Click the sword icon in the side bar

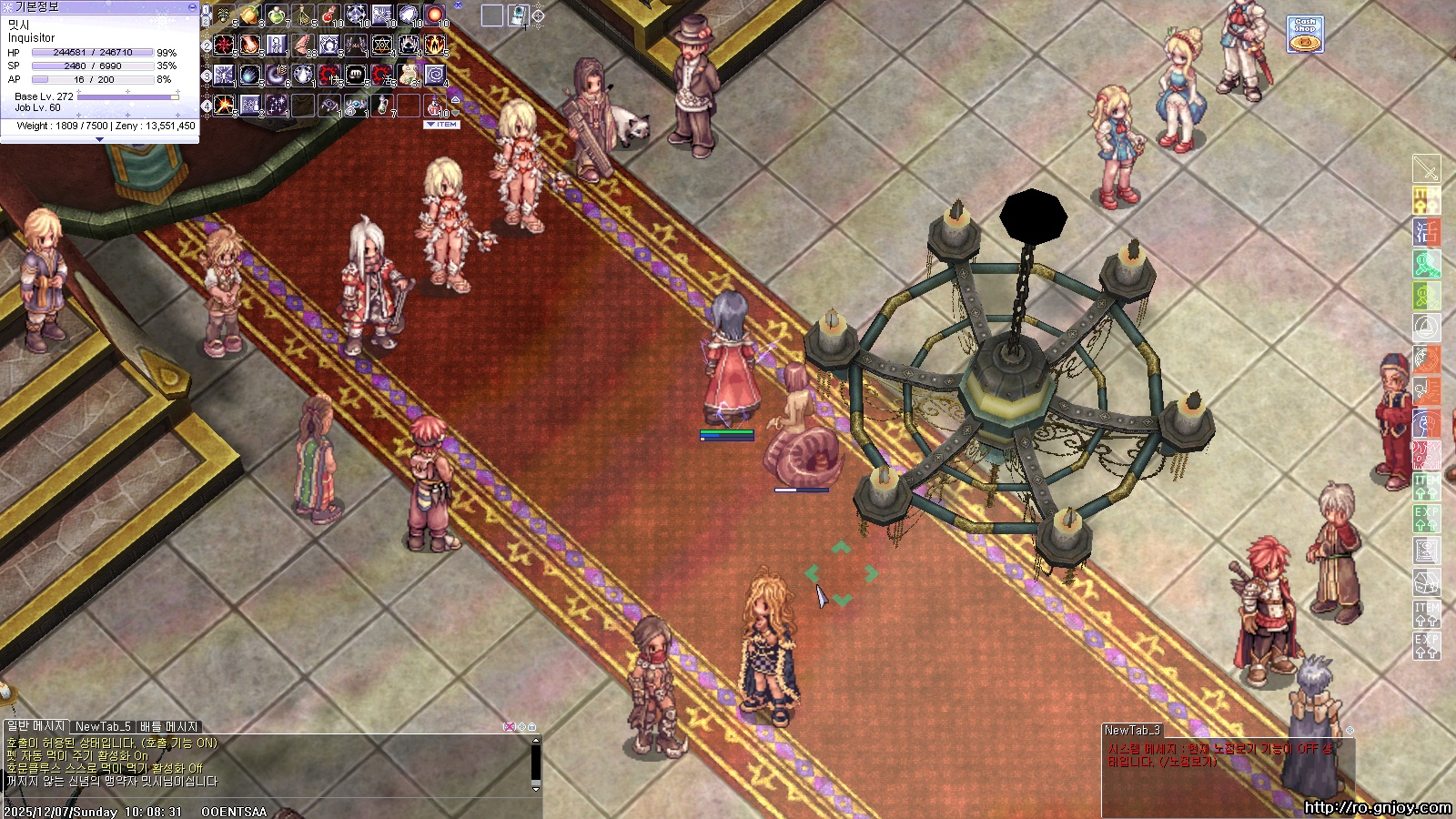coord(1426,168)
